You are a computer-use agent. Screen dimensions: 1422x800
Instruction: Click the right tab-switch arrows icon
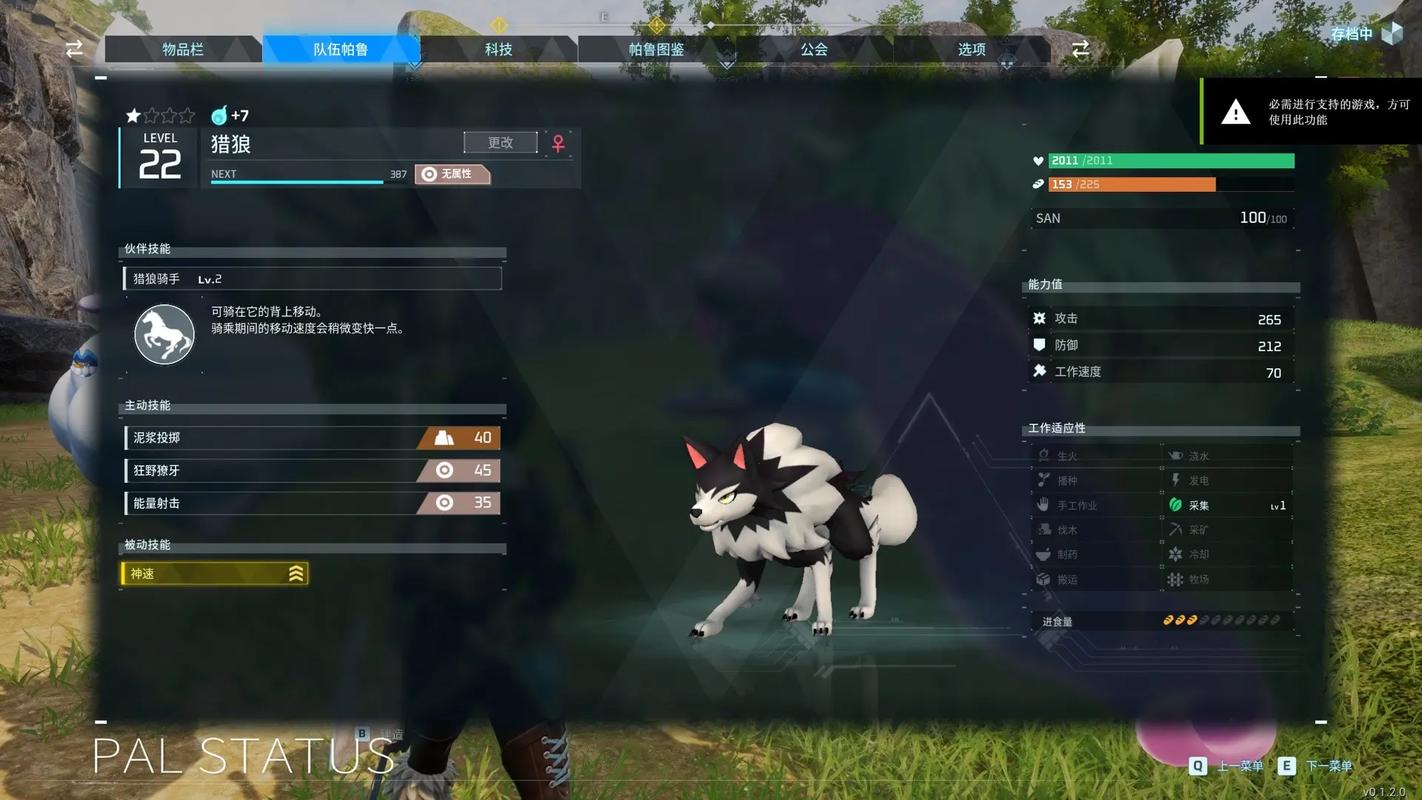[1080, 49]
